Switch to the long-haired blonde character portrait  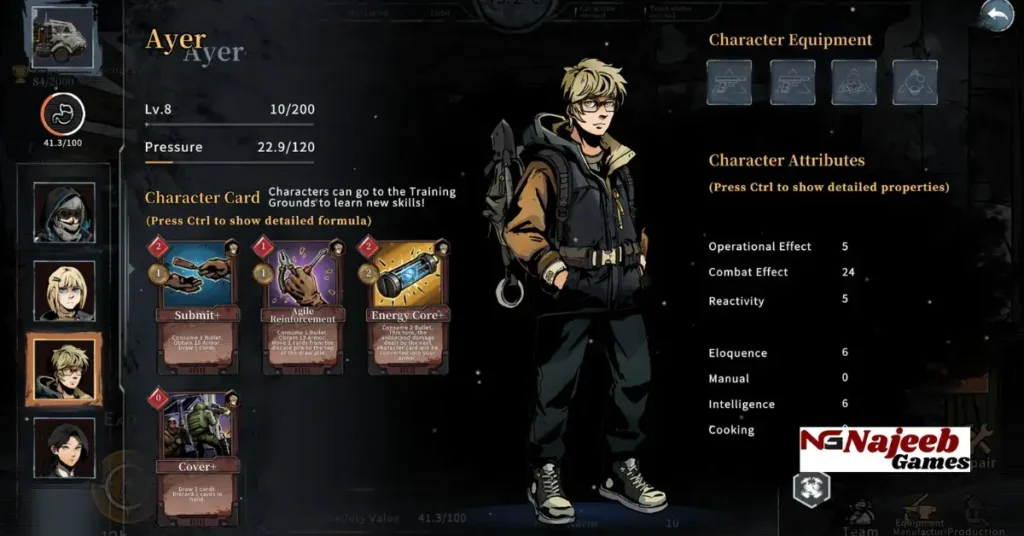tap(64, 291)
